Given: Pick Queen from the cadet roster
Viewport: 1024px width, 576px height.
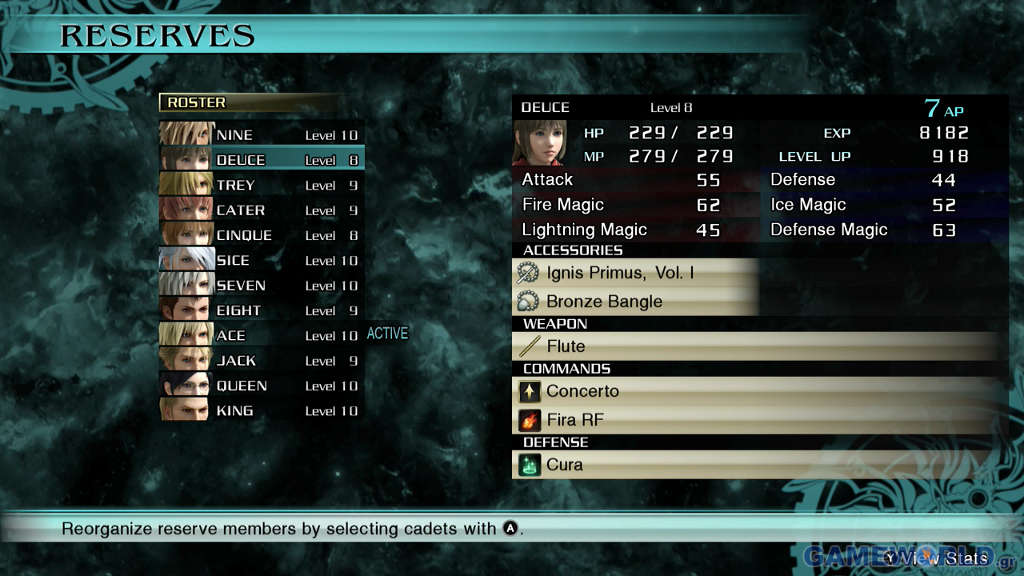Looking at the screenshot, I should pos(262,385).
